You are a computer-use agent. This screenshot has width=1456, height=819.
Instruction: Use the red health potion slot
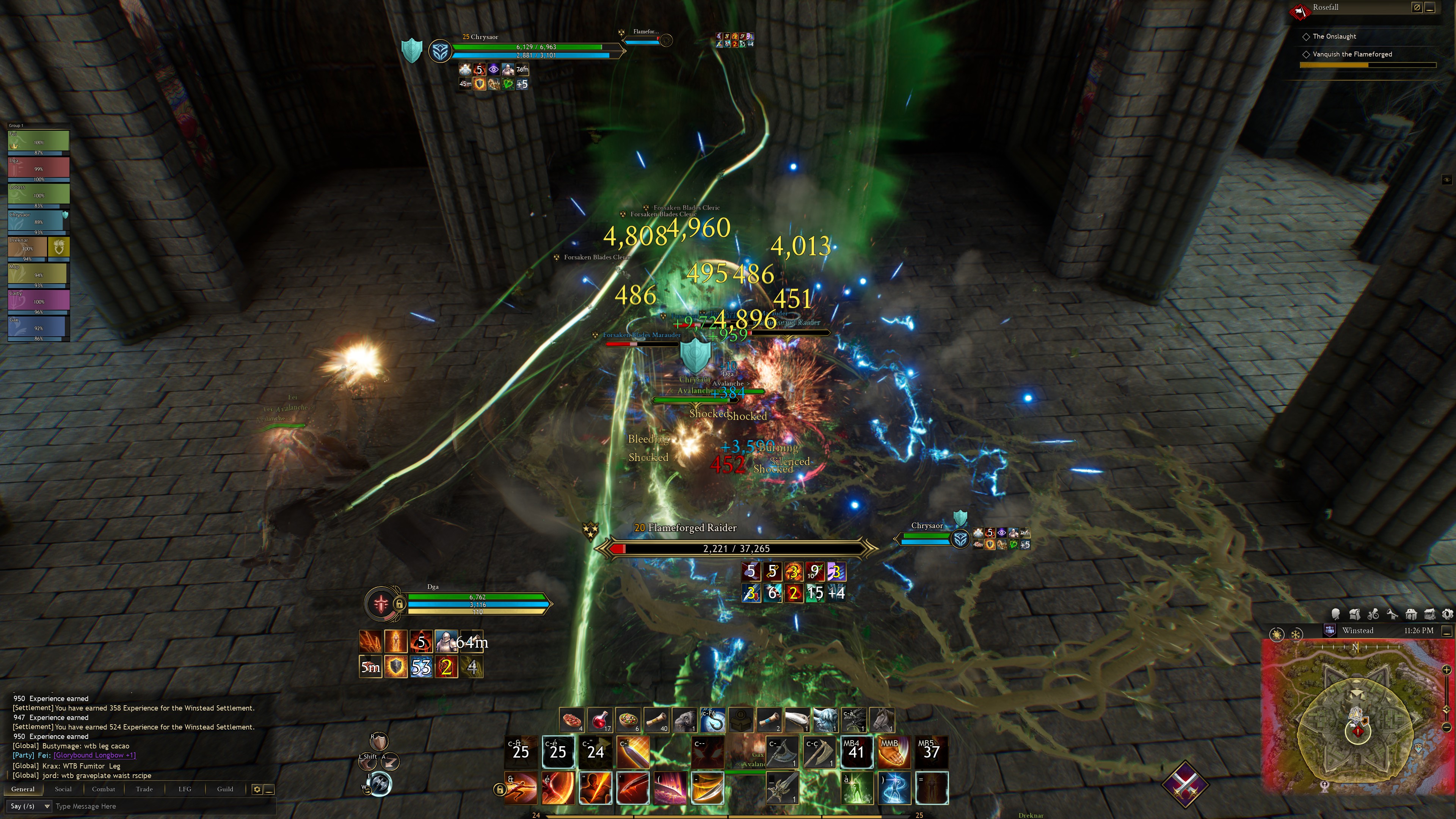pos(600,721)
